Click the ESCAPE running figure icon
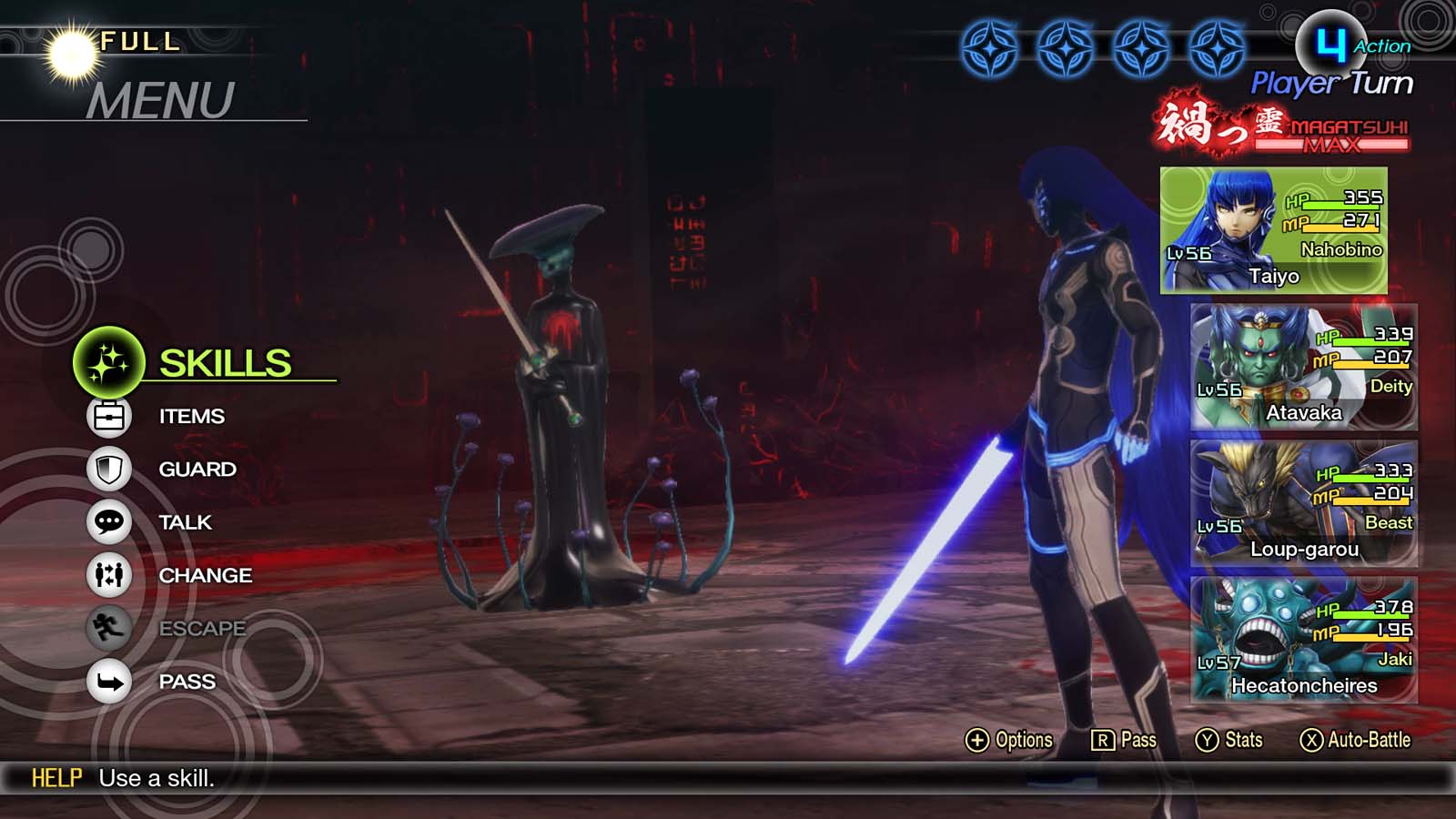1456x819 pixels. coord(110,628)
